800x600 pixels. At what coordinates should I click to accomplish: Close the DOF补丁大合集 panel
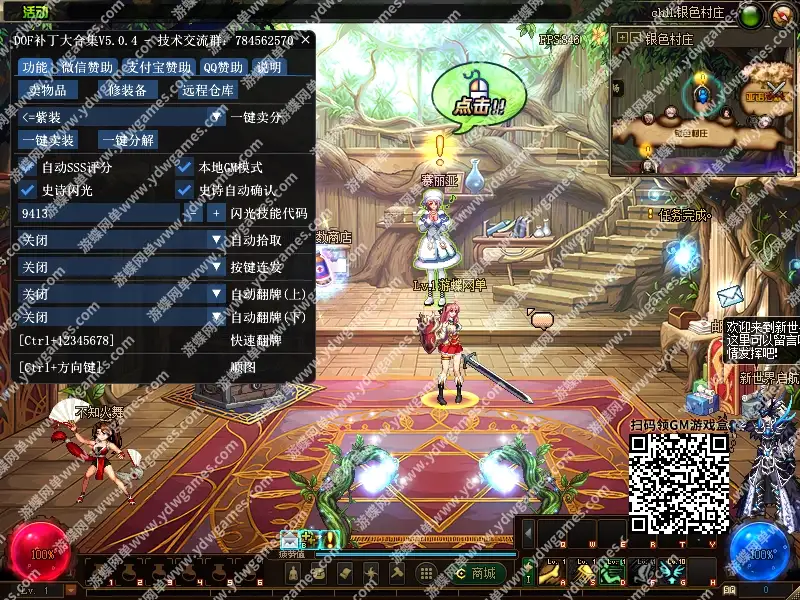[305, 40]
